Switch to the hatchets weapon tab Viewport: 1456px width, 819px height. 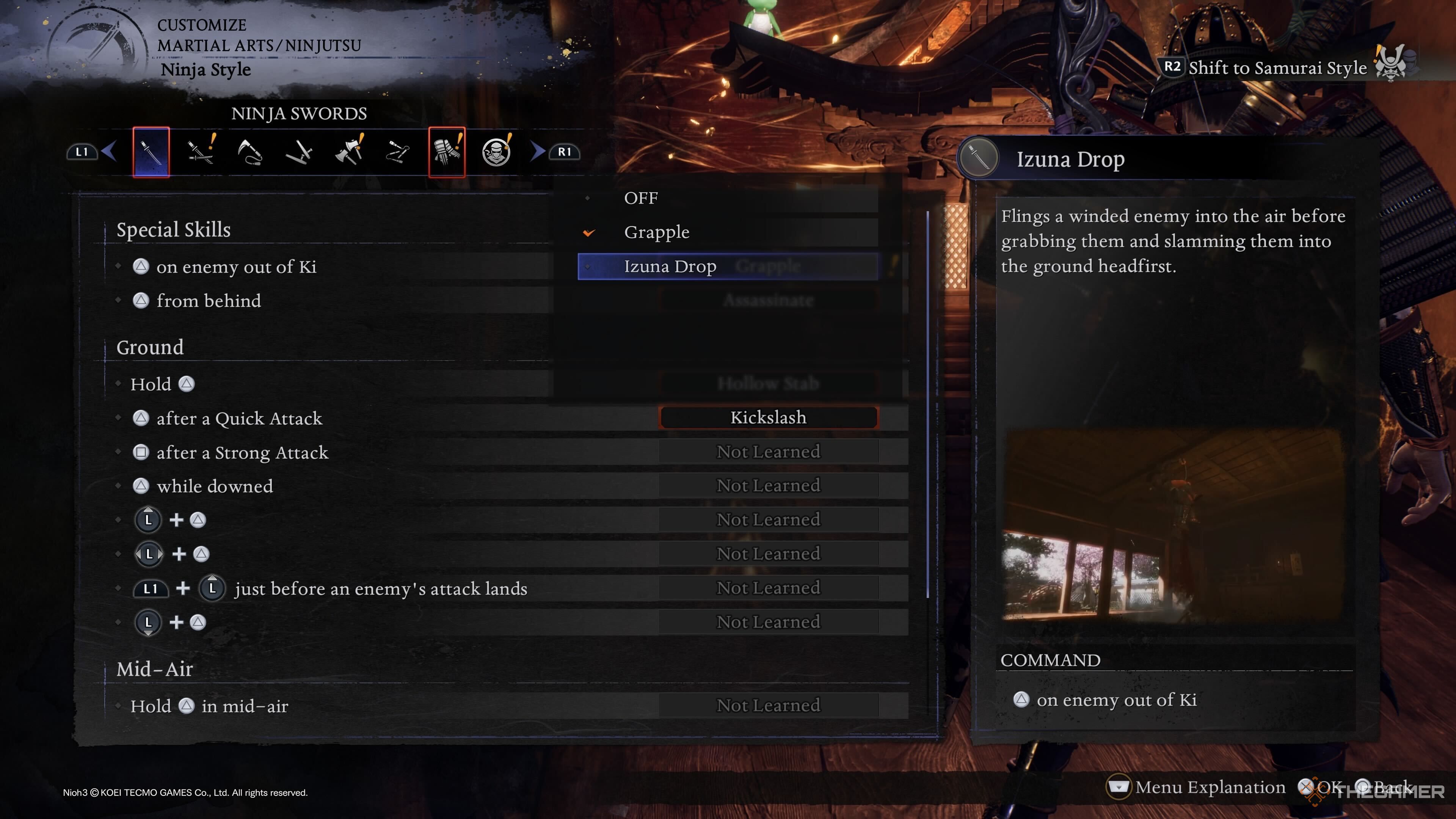click(x=349, y=152)
